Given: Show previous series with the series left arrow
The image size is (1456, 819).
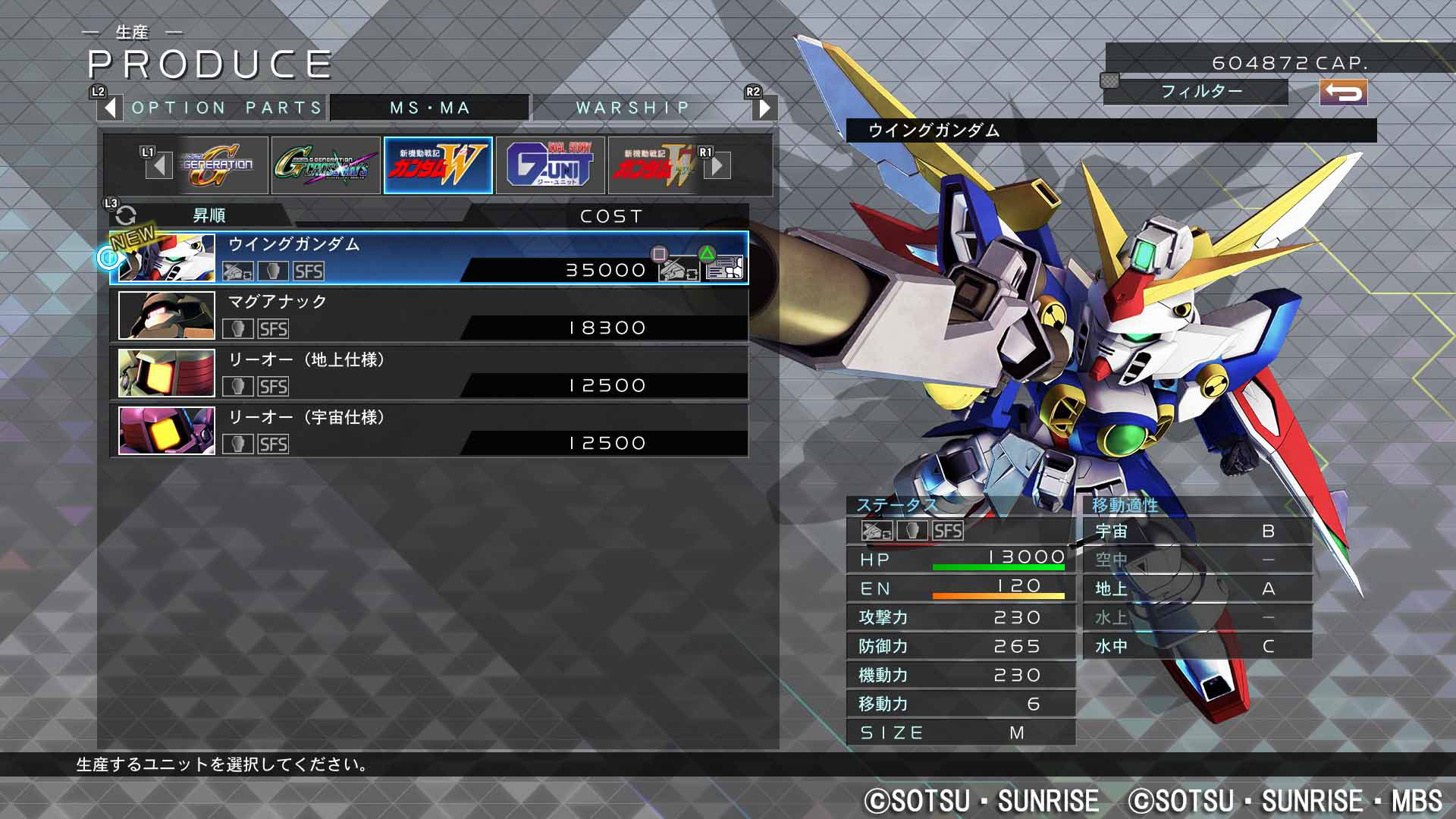Looking at the screenshot, I should 158,165.
